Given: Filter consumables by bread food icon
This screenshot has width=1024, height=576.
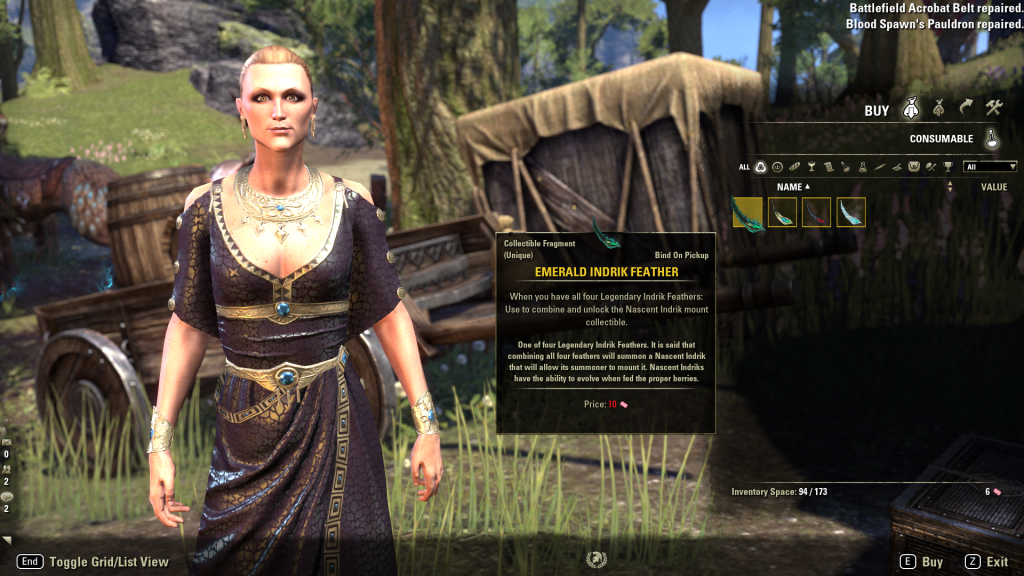Looking at the screenshot, I should (794, 167).
